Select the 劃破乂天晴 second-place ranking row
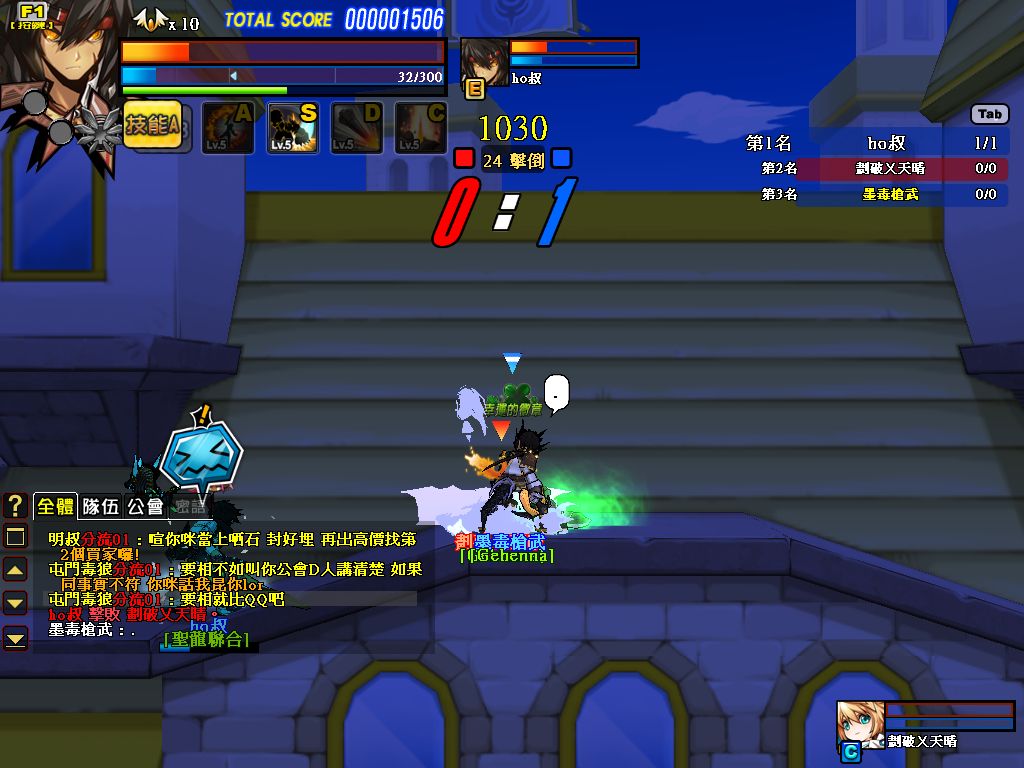This screenshot has height=768, width=1024. (x=876, y=169)
